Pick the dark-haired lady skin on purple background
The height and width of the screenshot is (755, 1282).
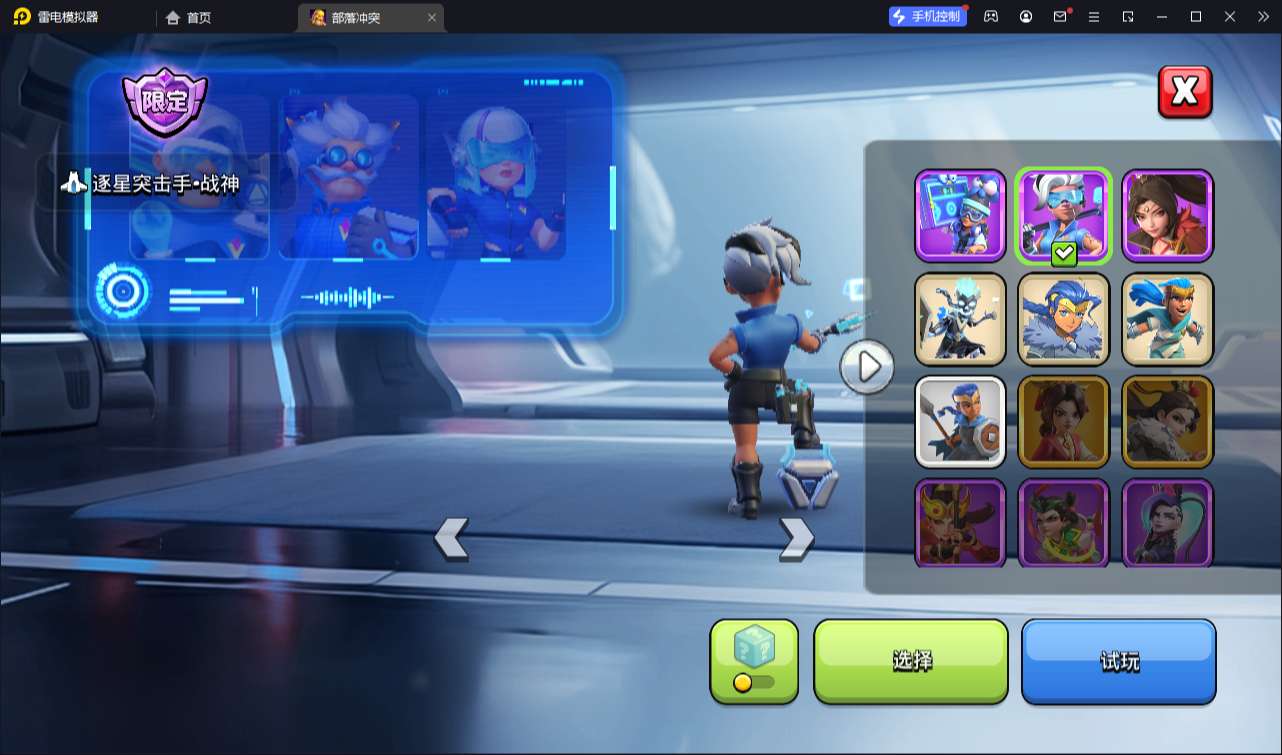(1168, 215)
